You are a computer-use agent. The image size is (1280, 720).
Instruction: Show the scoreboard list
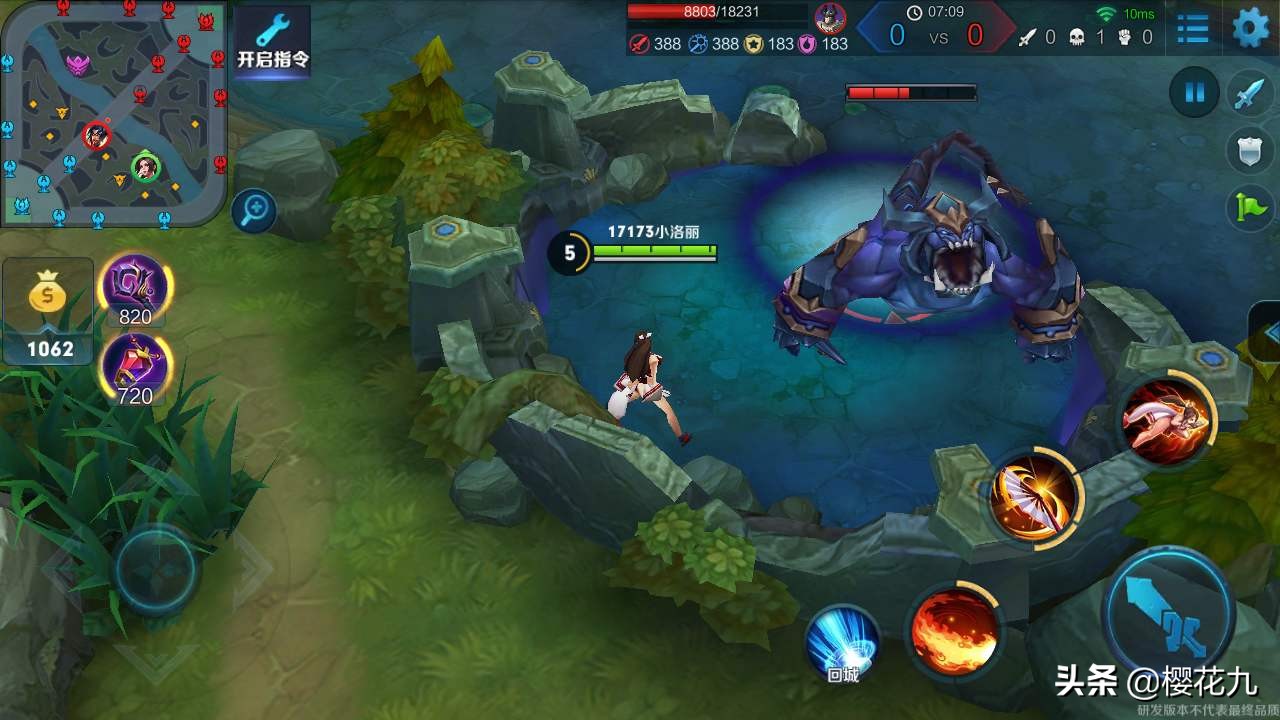tap(1192, 28)
